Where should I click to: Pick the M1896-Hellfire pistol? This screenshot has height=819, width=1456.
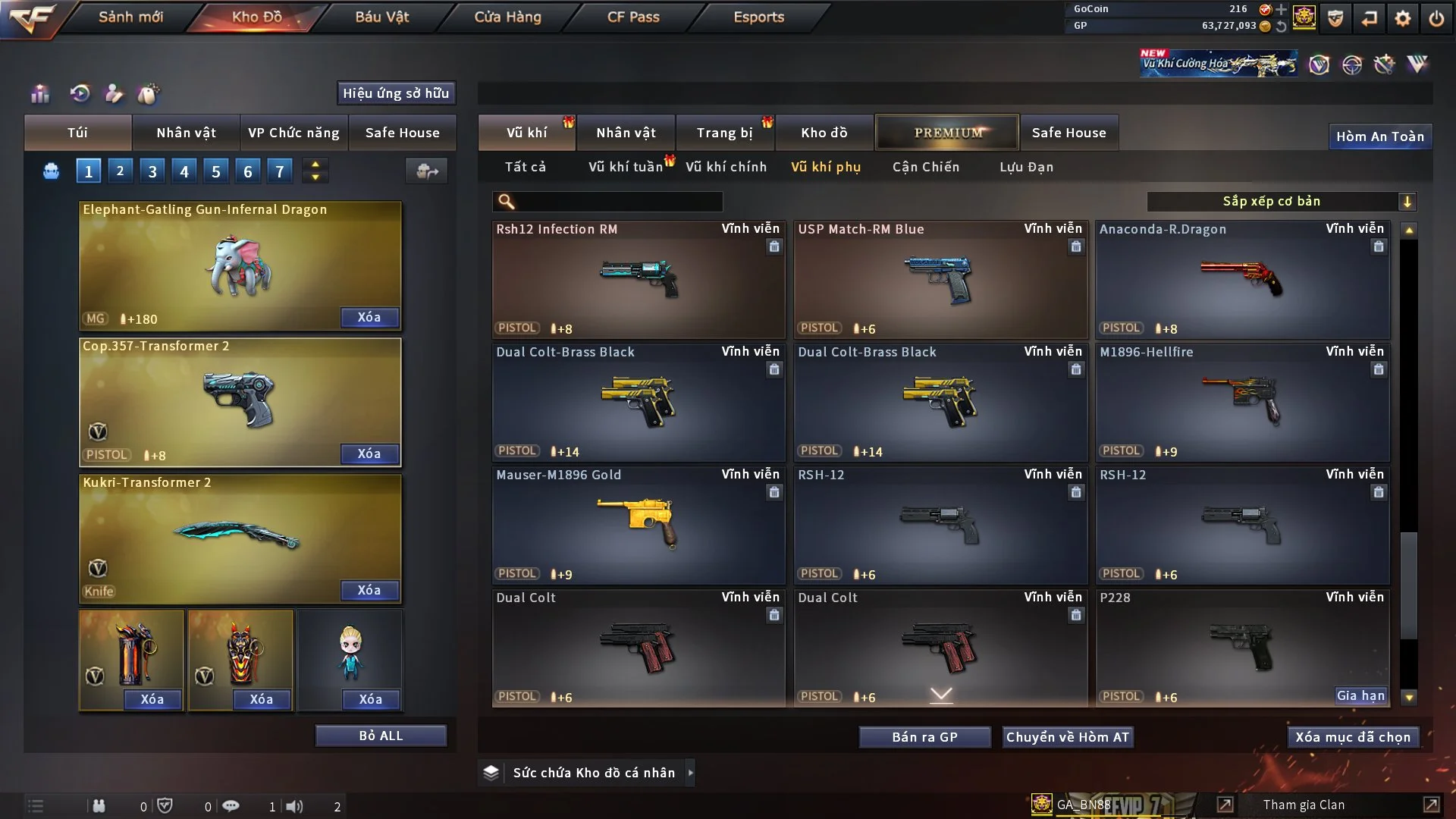(1241, 402)
